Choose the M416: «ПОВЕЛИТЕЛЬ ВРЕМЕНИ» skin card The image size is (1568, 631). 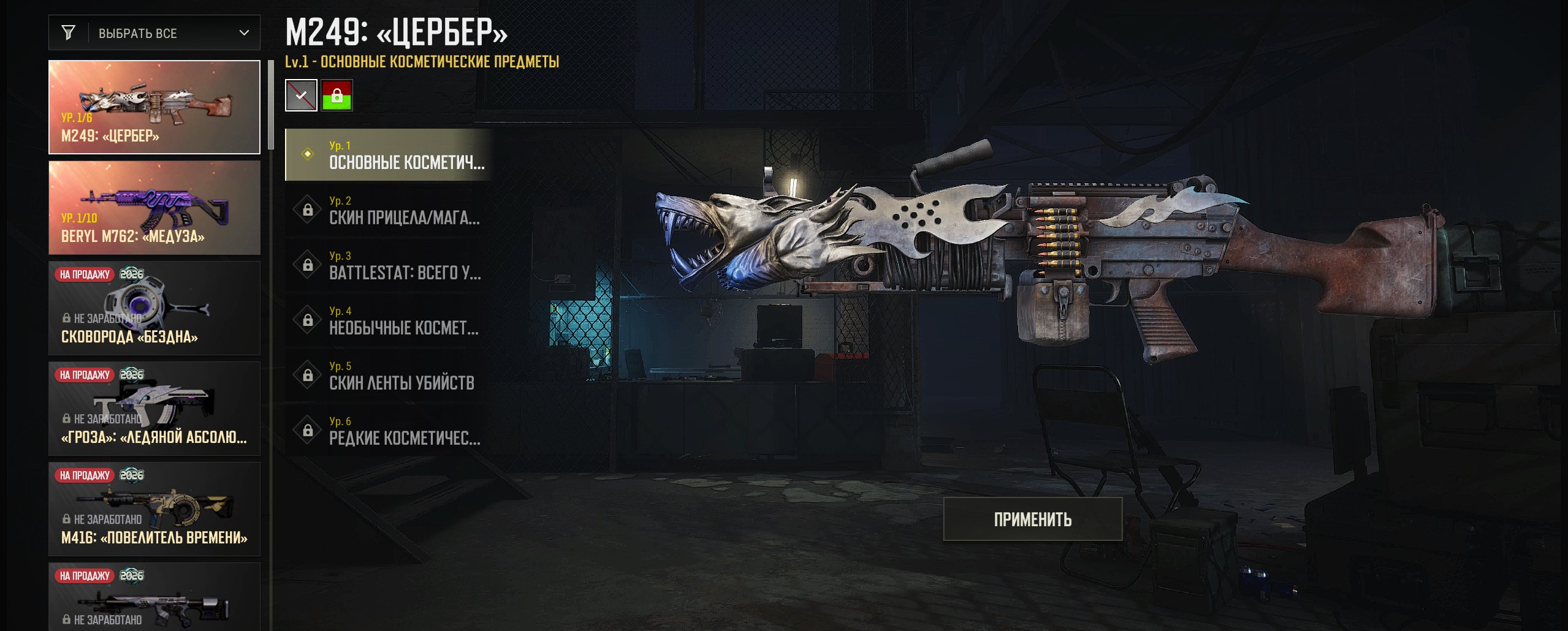154,509
